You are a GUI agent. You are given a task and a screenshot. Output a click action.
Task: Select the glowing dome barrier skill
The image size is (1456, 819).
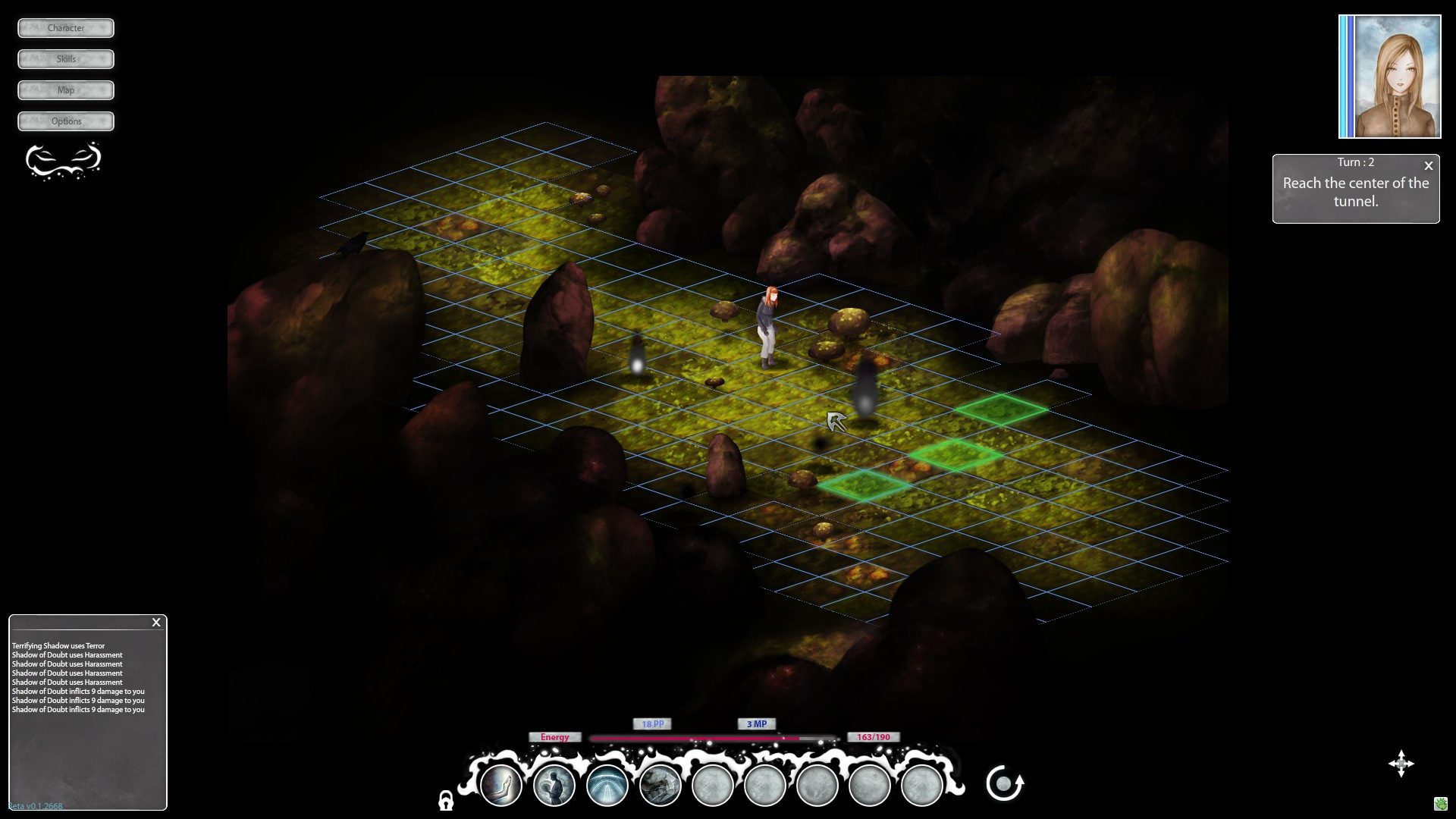607,785
